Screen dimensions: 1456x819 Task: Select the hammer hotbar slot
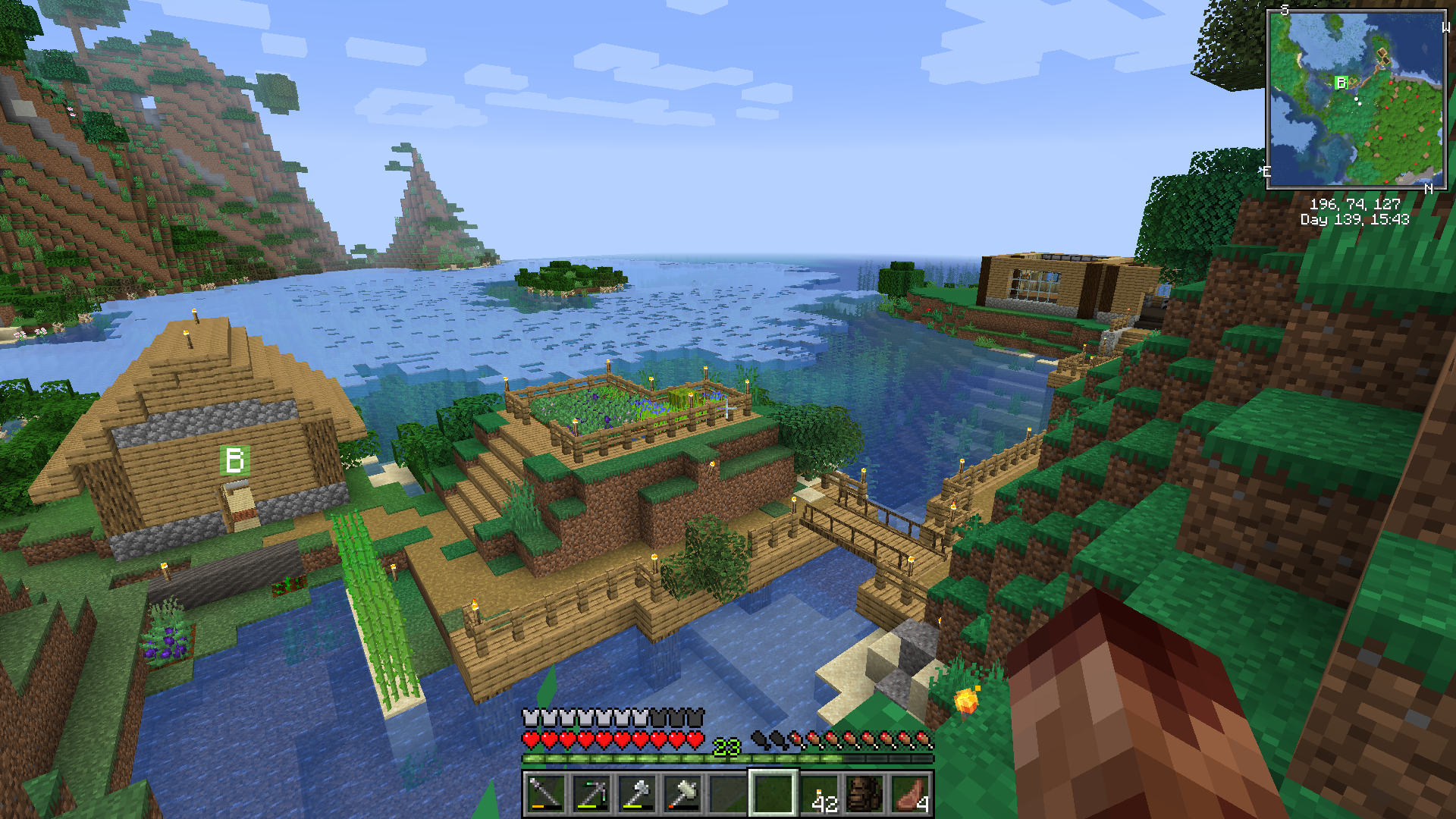click(682, 794)
